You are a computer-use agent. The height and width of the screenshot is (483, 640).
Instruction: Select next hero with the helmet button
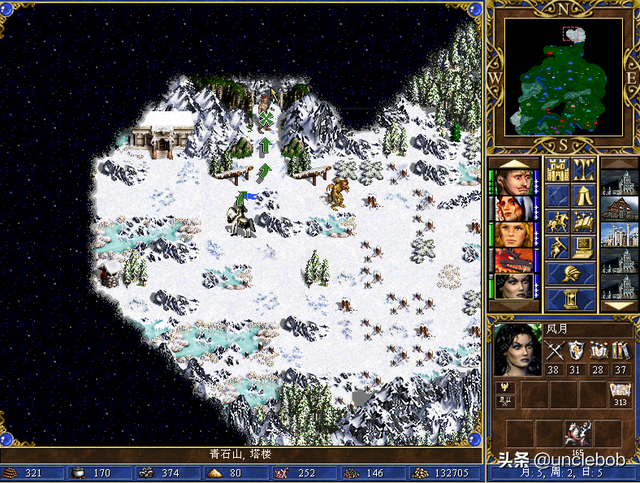tap(571, 272)
